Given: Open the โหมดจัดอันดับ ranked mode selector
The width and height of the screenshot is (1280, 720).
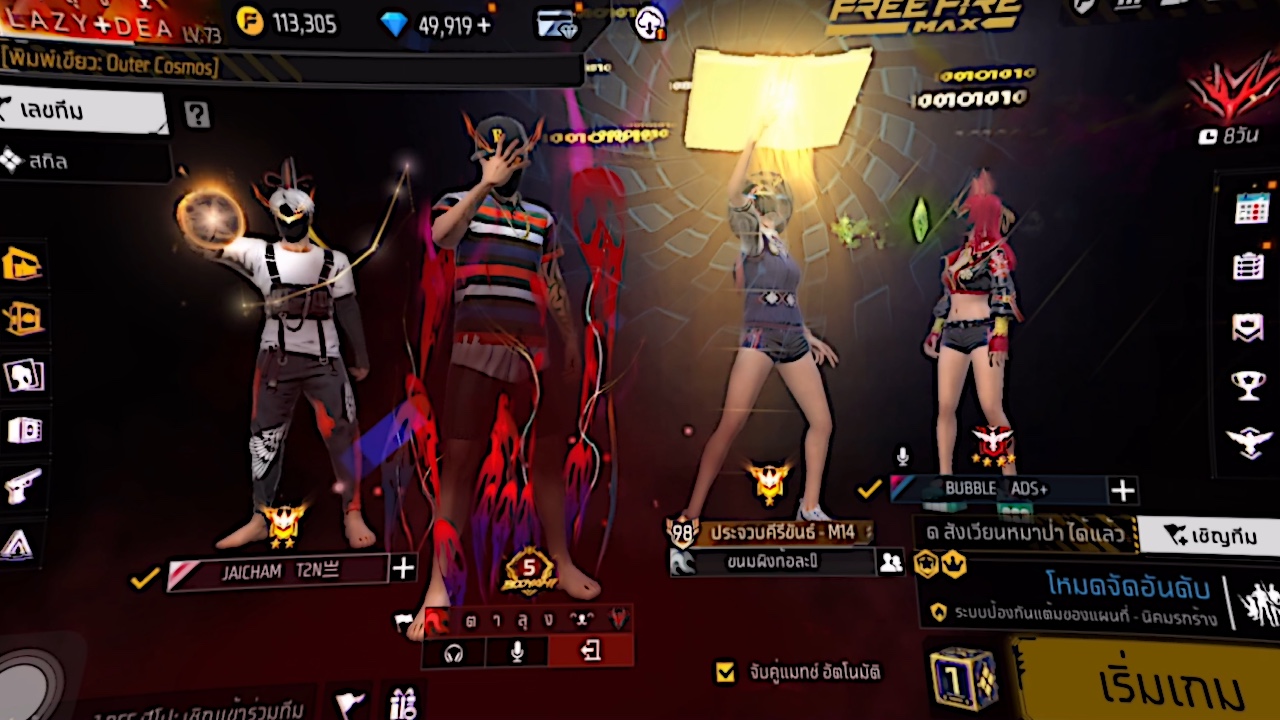Looking at the screenshot, I should click(x=1070, y=598).
